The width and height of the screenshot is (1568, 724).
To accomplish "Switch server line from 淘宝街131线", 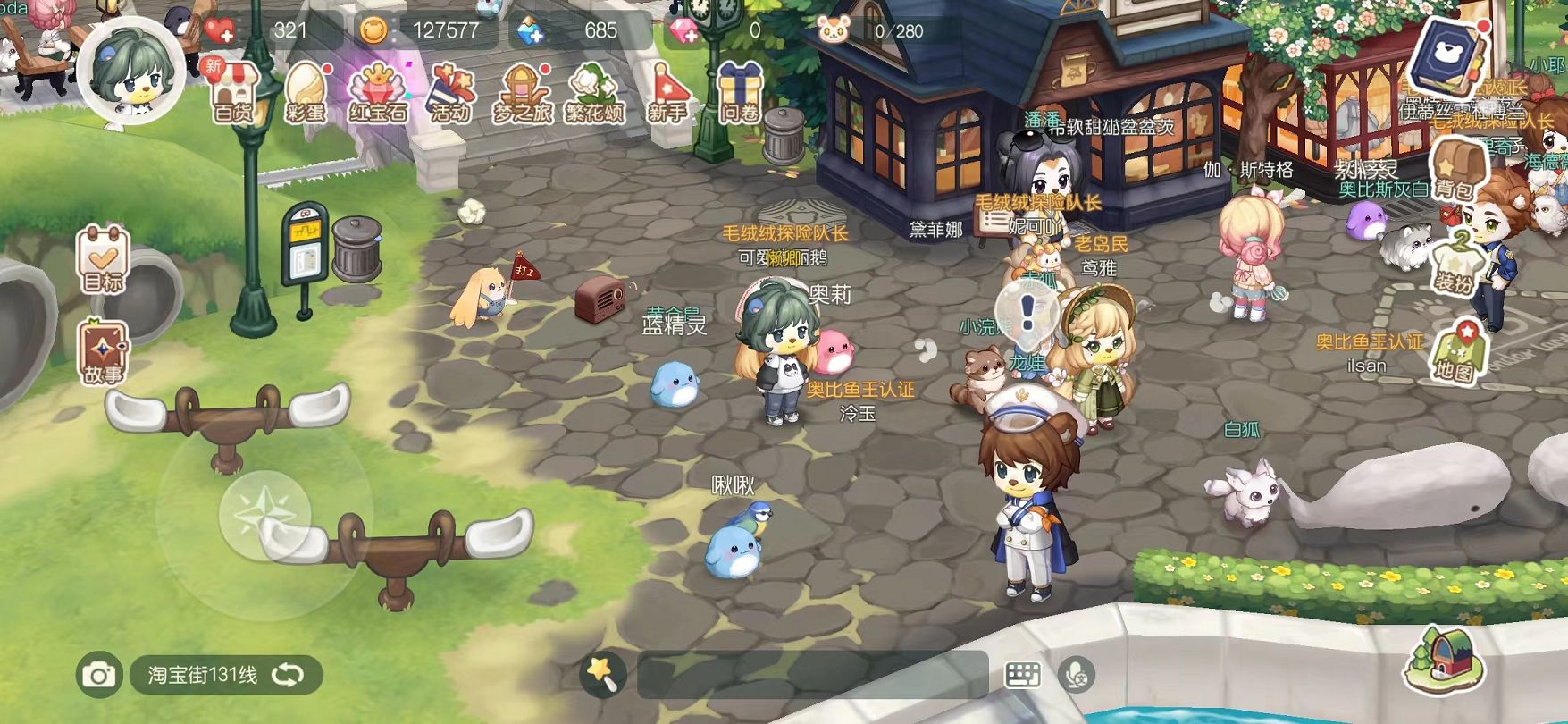I will [x=288, y=675].
